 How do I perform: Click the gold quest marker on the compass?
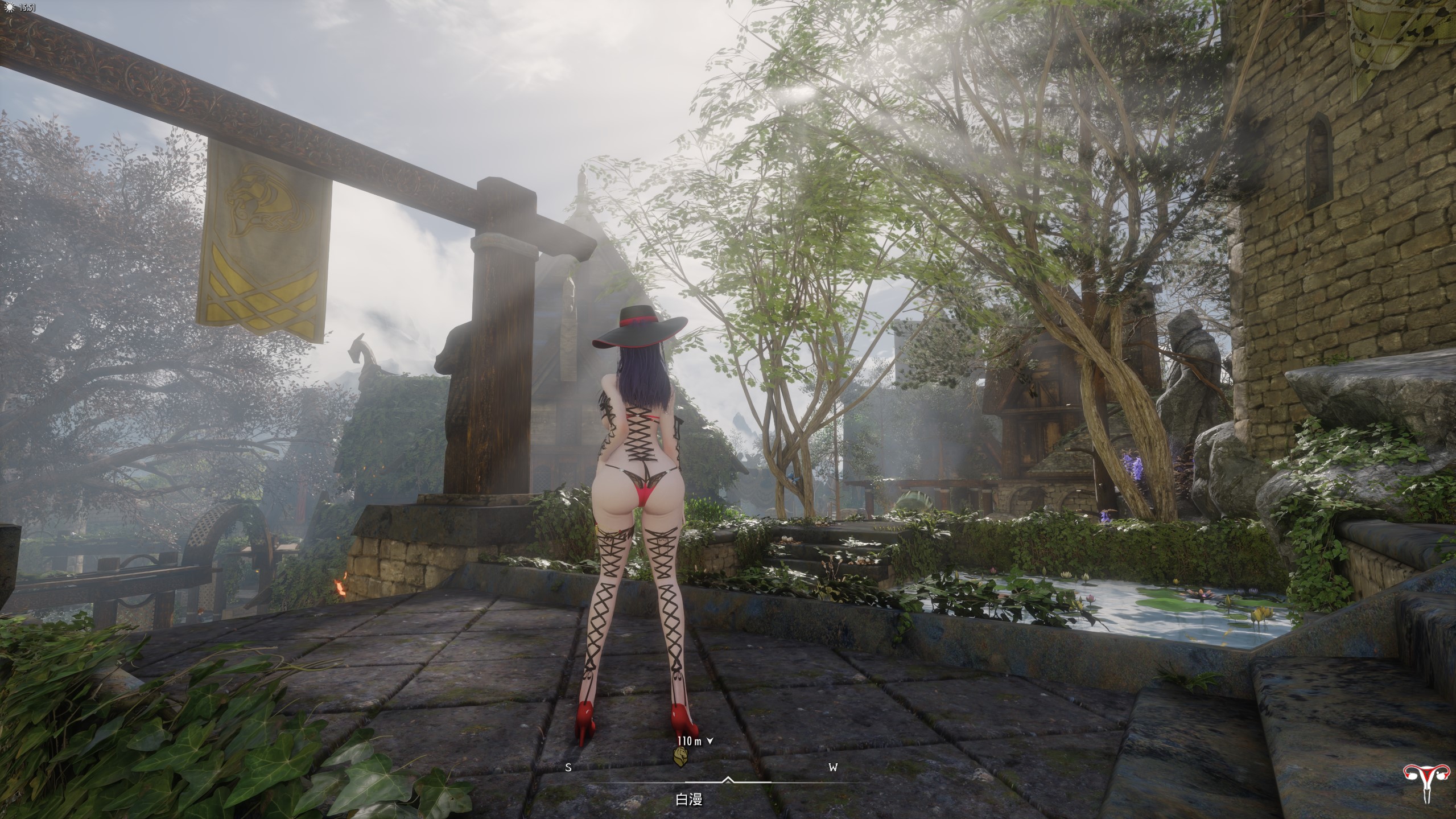680,756
